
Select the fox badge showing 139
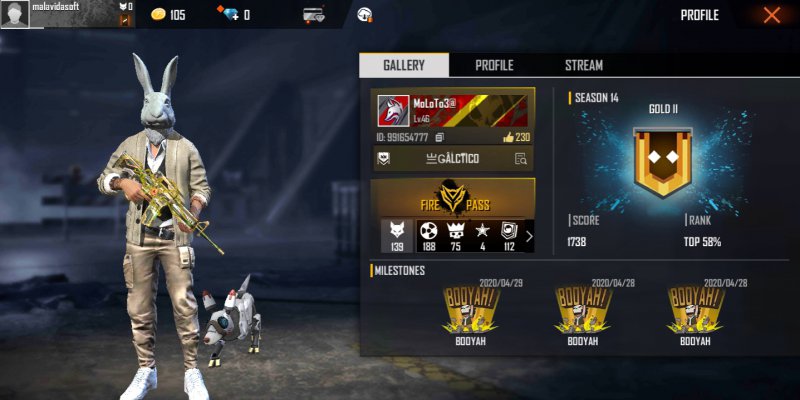pos(395,237)
